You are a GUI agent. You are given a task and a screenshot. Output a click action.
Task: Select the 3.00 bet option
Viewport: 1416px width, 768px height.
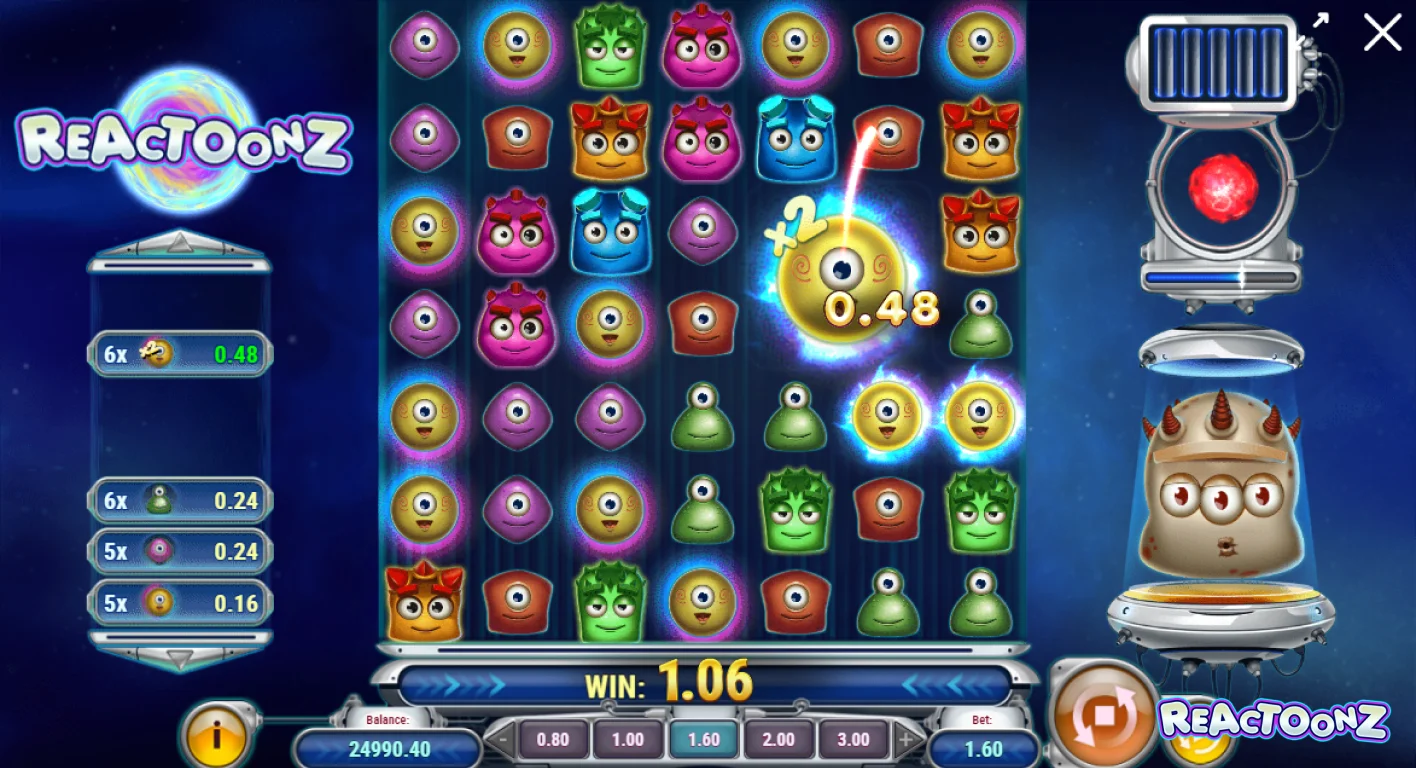click(853, 740)
